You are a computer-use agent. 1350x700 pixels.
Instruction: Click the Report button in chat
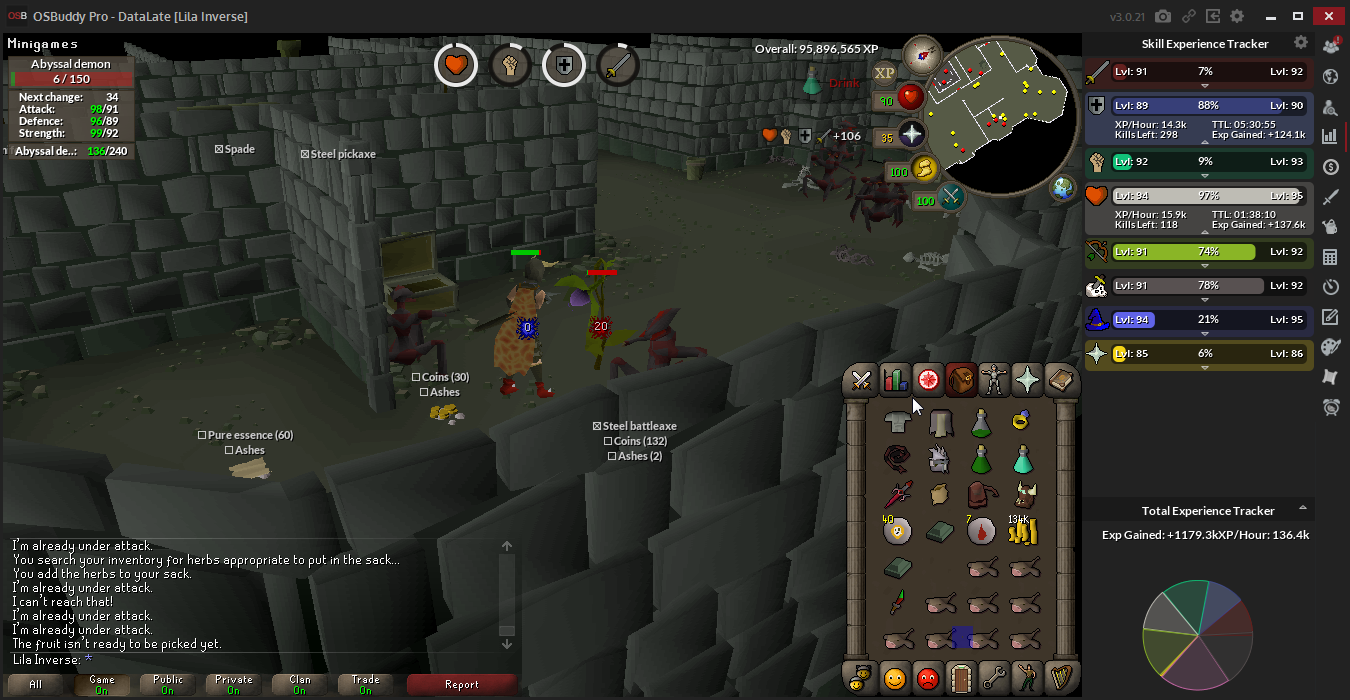[461, 685]
